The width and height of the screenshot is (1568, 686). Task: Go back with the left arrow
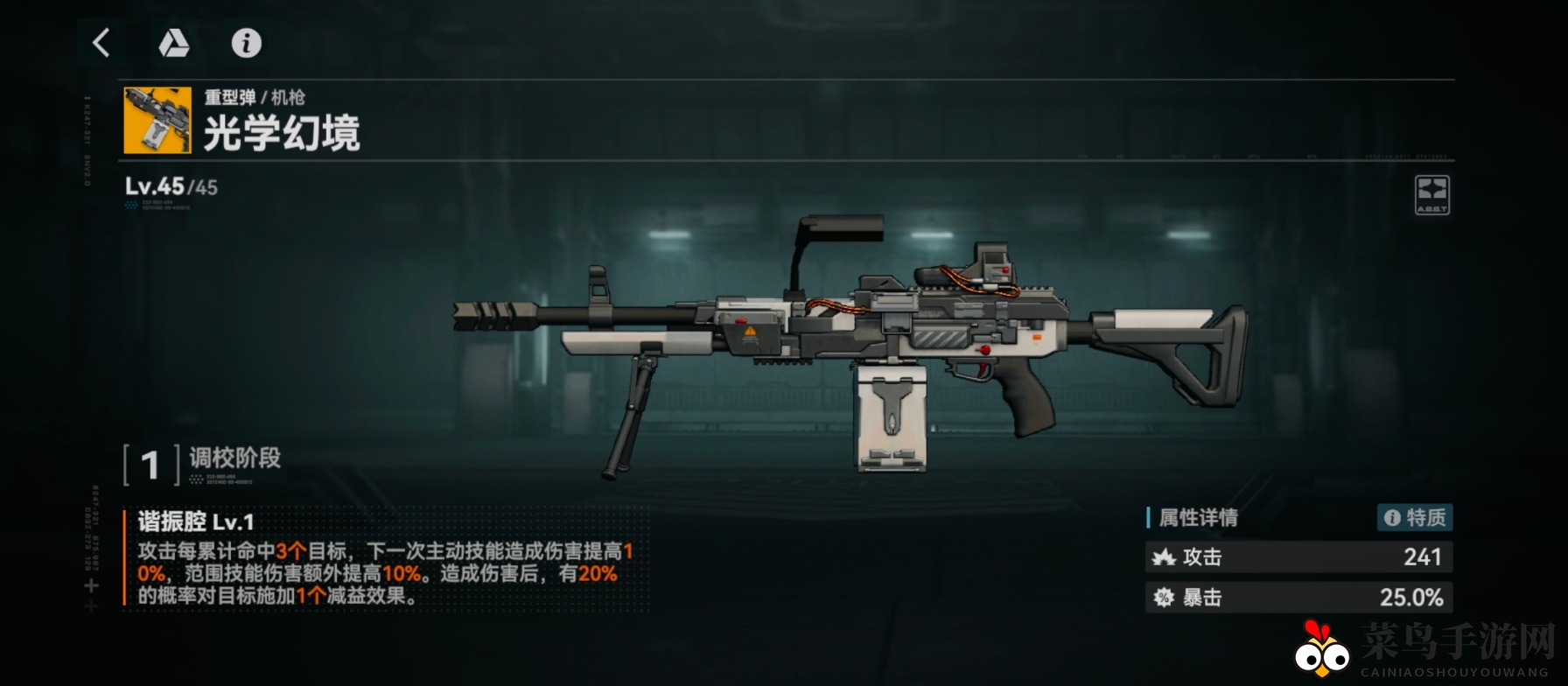pyautogui.click(x=101, y=43)
